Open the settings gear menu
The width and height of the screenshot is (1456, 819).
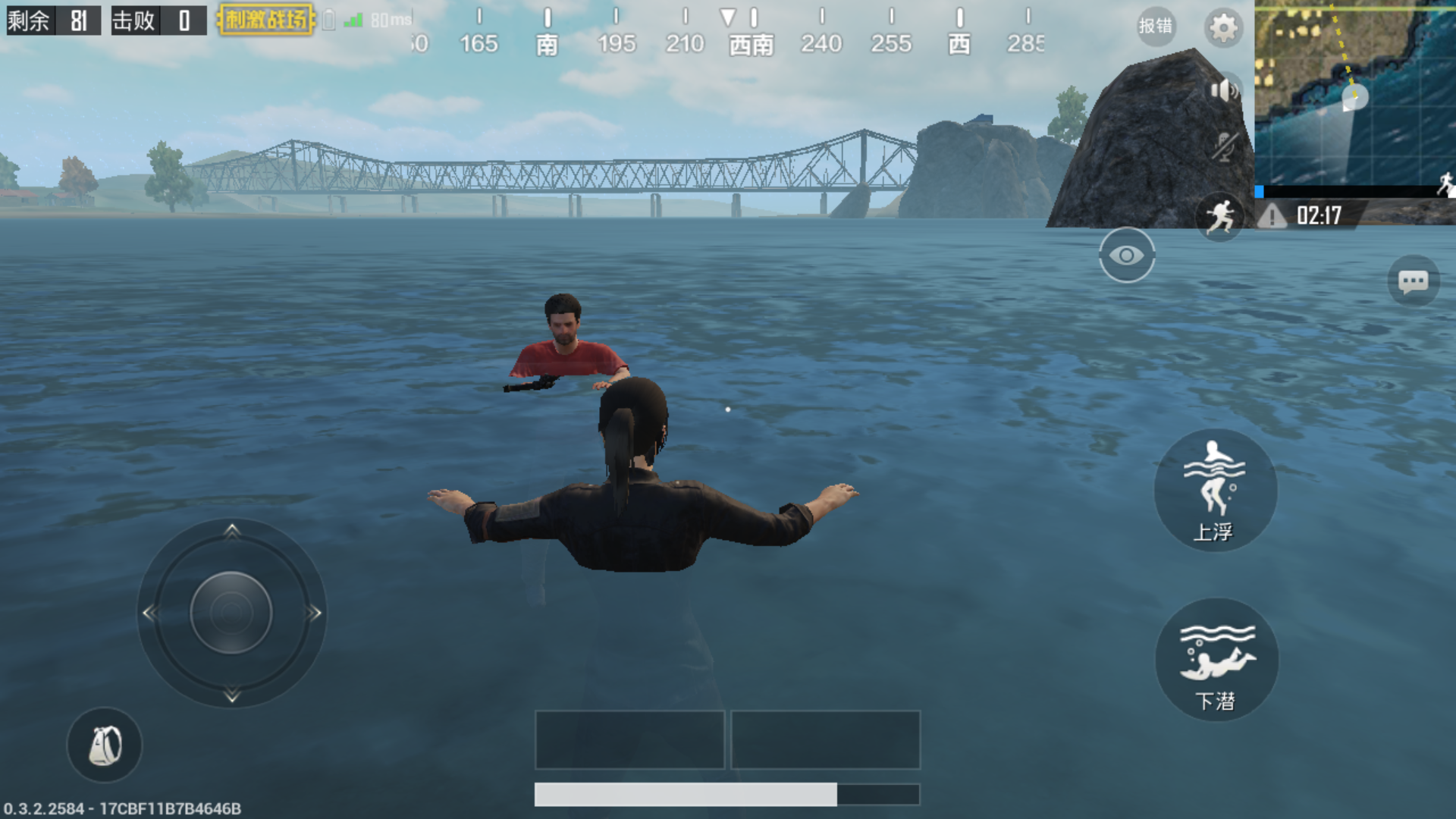(x=1222, y=28)
